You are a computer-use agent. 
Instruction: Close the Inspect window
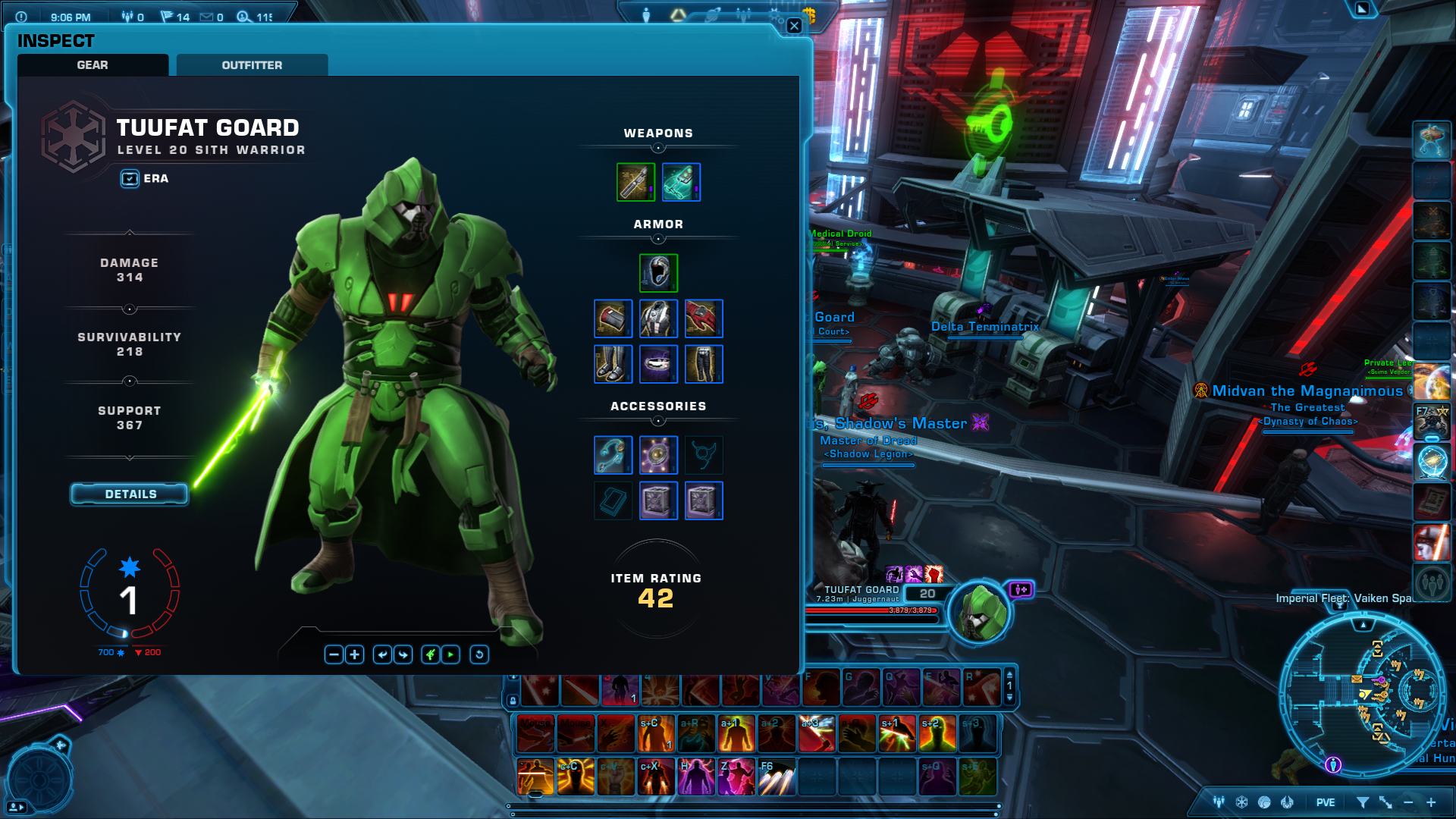[794, 26]
